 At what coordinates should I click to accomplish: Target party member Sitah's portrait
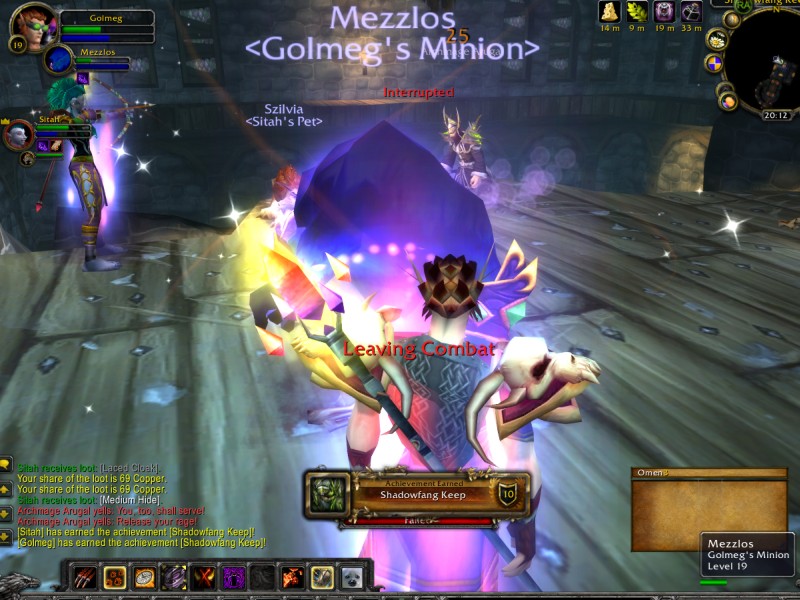(19, 133)
